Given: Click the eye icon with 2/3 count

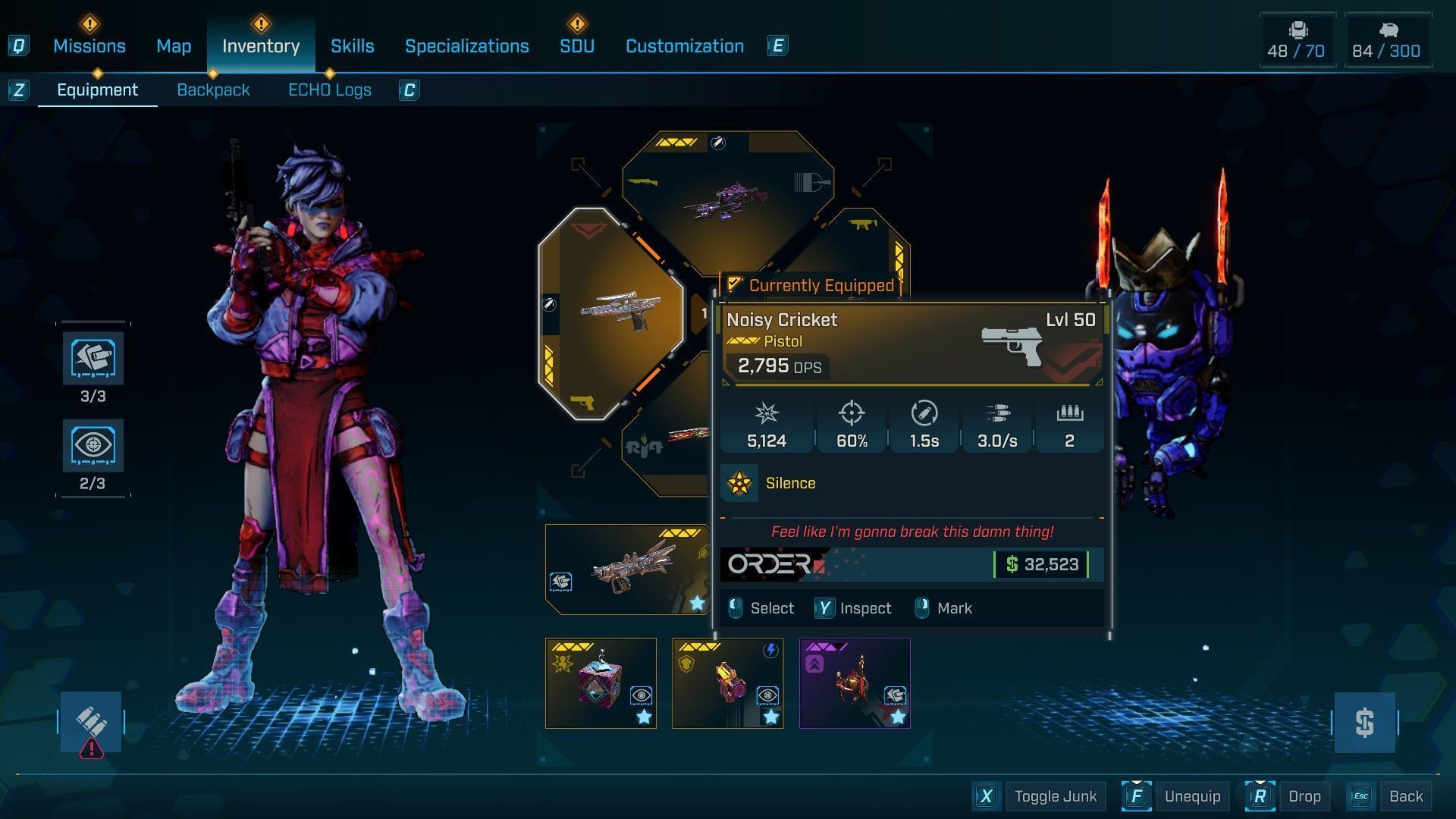Looking at the screenshot, I should coord(93,445).
